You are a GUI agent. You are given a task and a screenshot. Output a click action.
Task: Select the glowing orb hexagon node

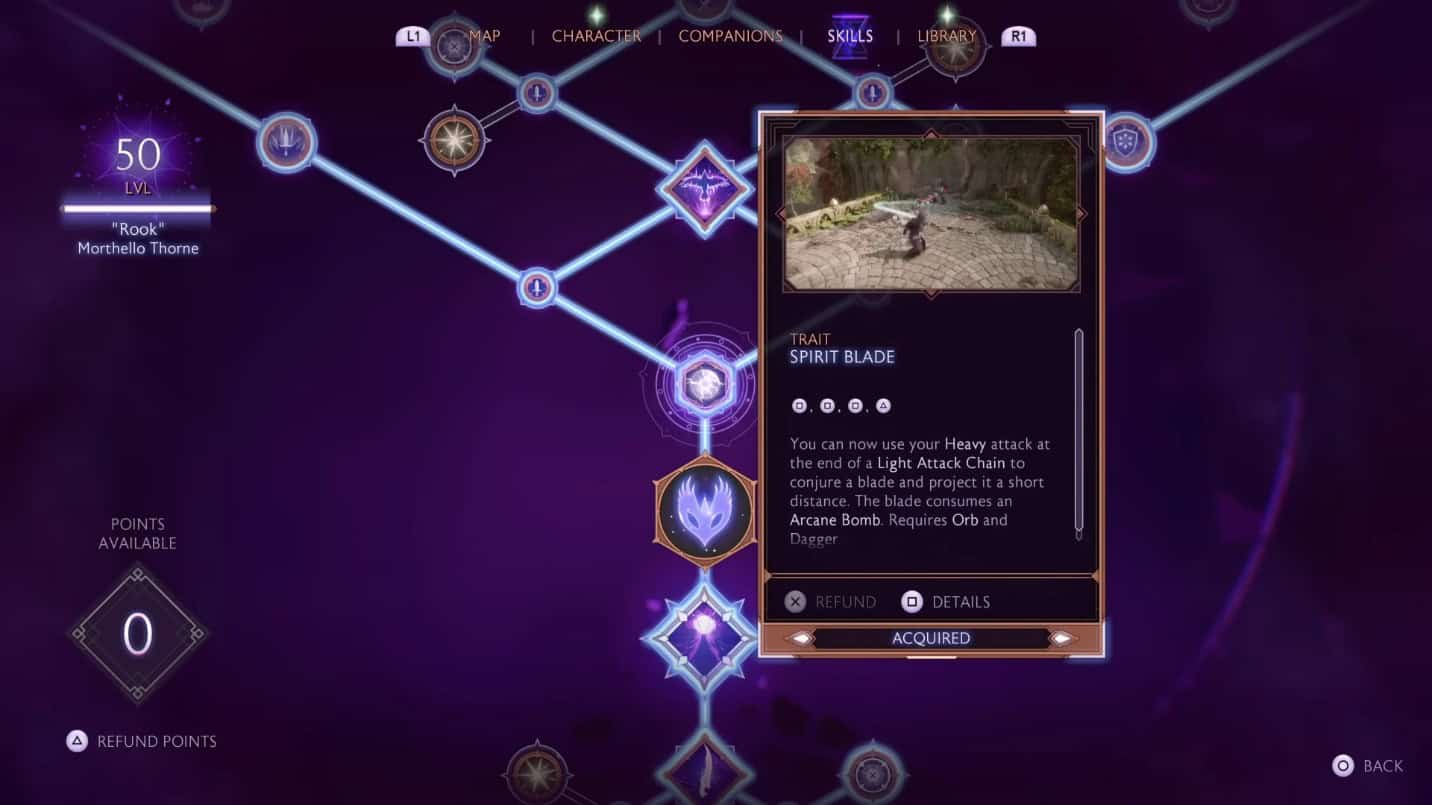pyautogui.click(x=704, y=383)
